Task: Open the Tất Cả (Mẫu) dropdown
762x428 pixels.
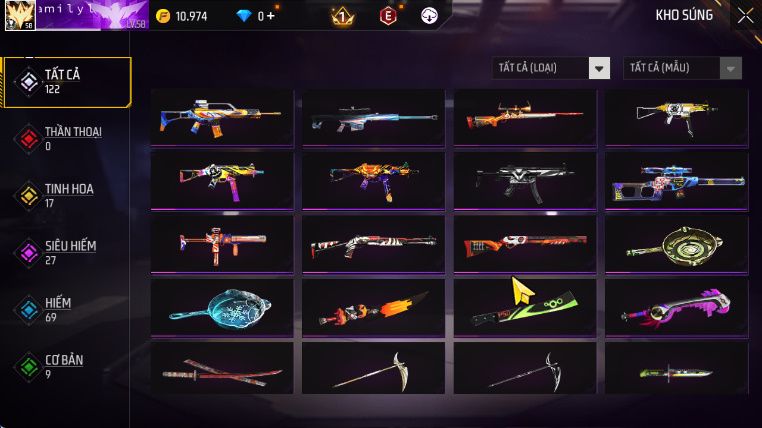Action: (682, 68)
